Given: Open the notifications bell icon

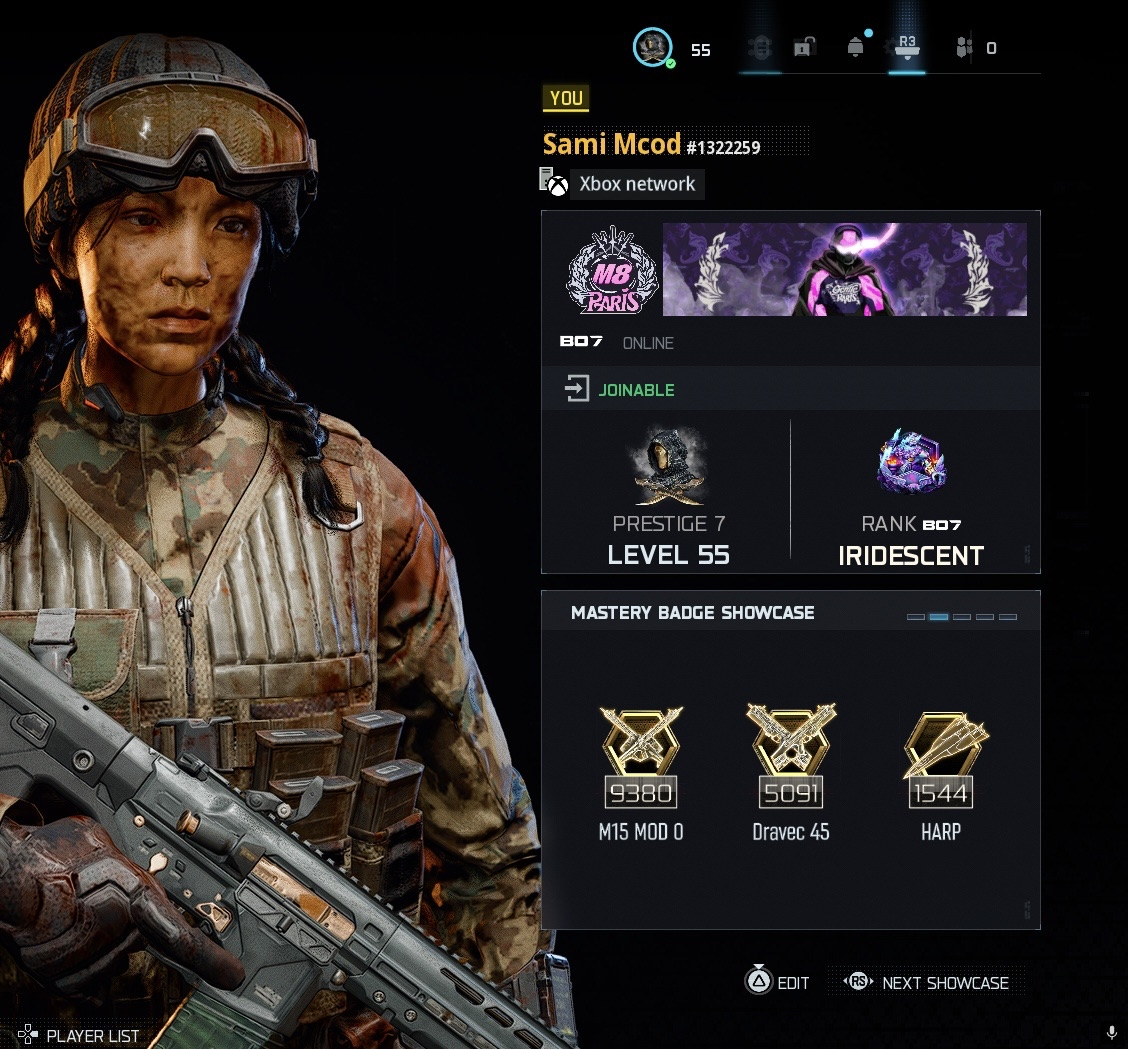Looking at the screenshot, I should [x=855, y=48].
